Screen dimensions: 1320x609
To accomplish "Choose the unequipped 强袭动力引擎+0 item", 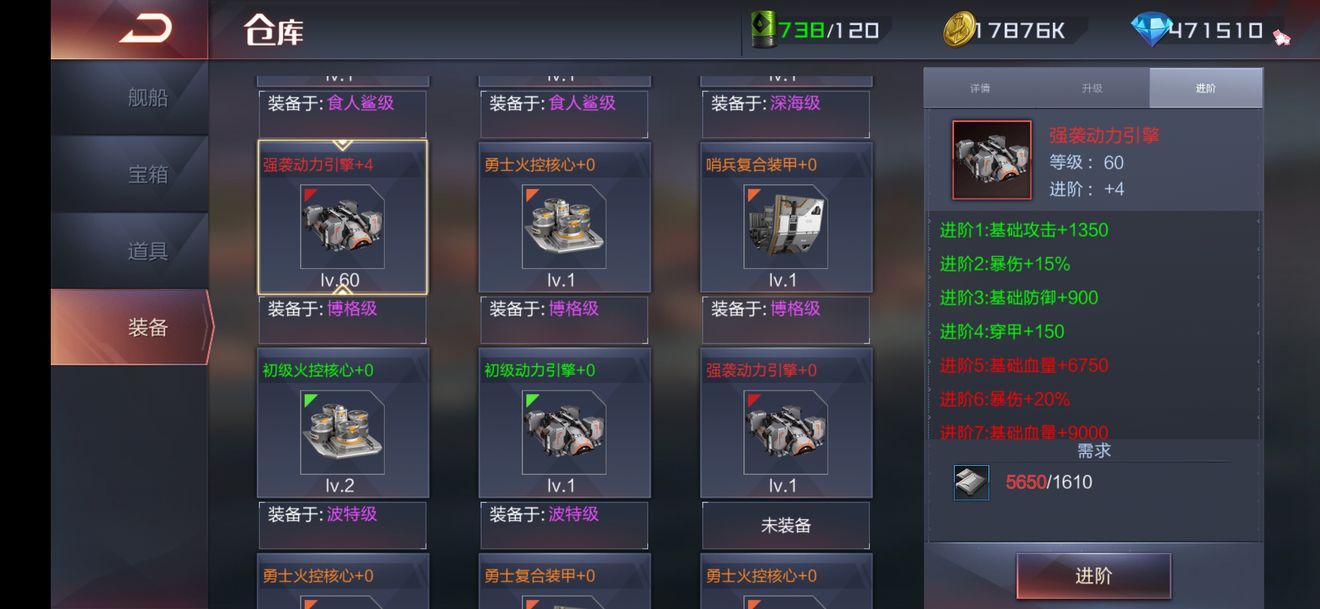I will tap(785, 423).
